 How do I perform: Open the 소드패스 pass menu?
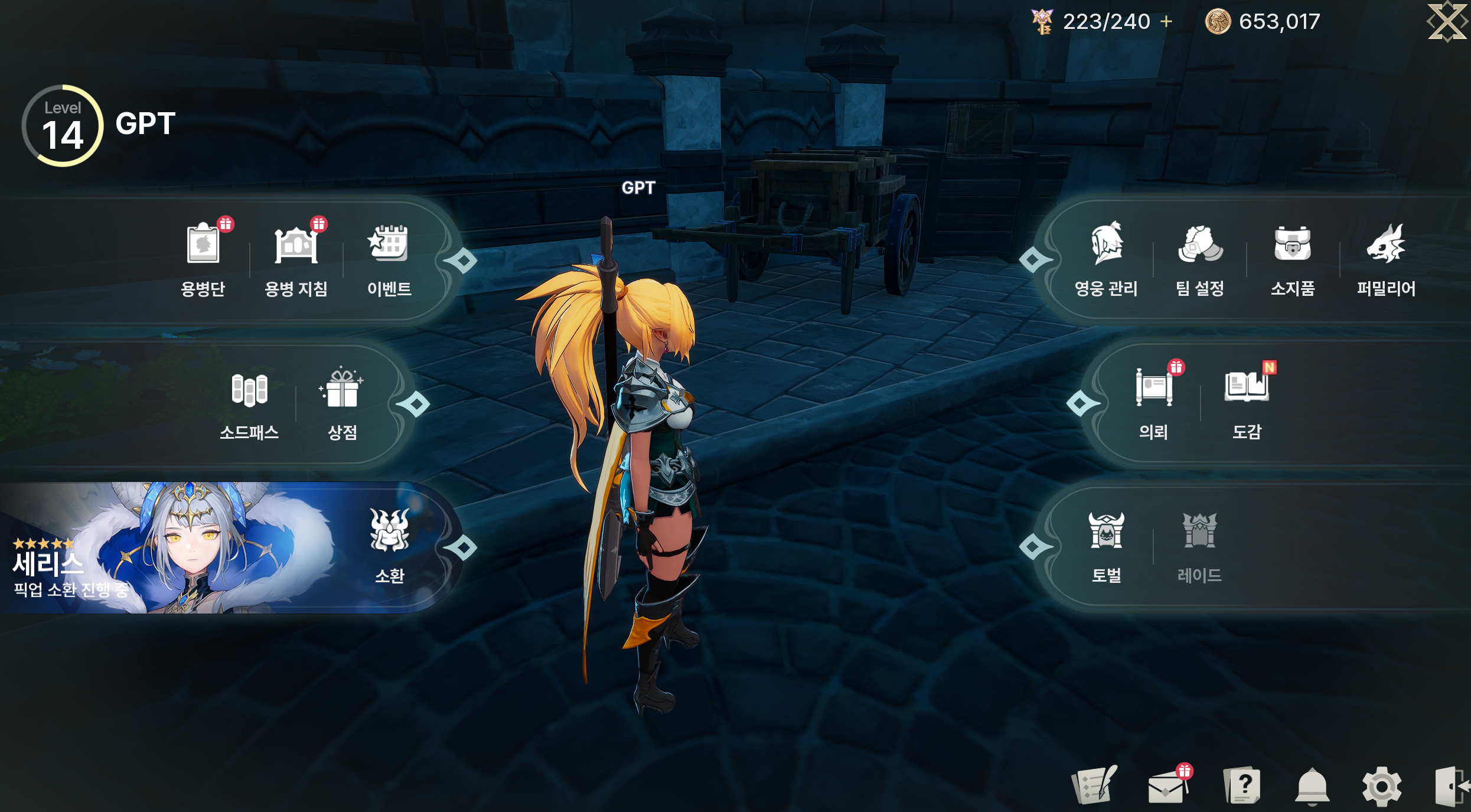pyautogui.click(x=249, y=403)
